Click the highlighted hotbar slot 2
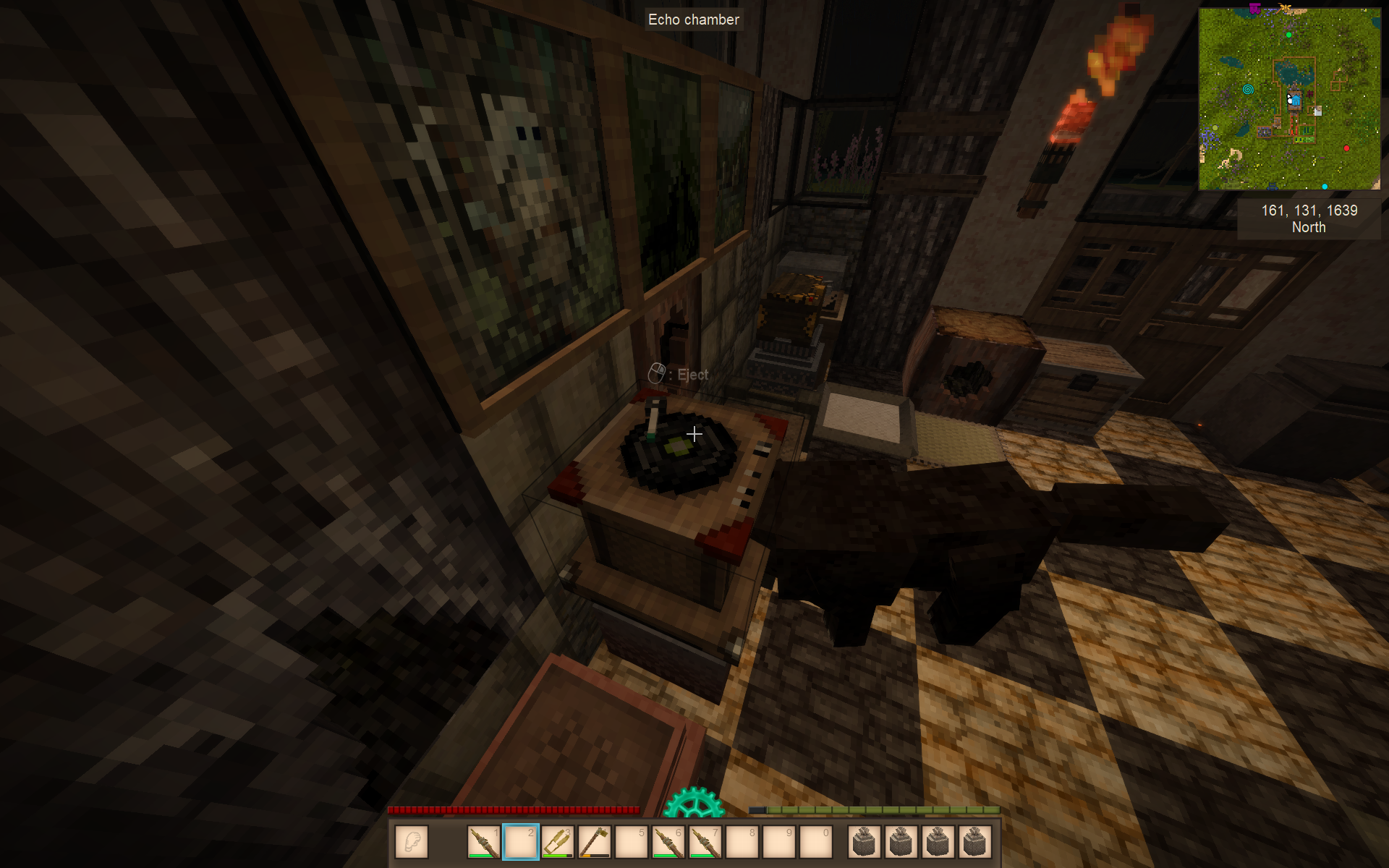The width and height of the screenshot is (1389, 868). pyautogui.click(x=521, y=842)
